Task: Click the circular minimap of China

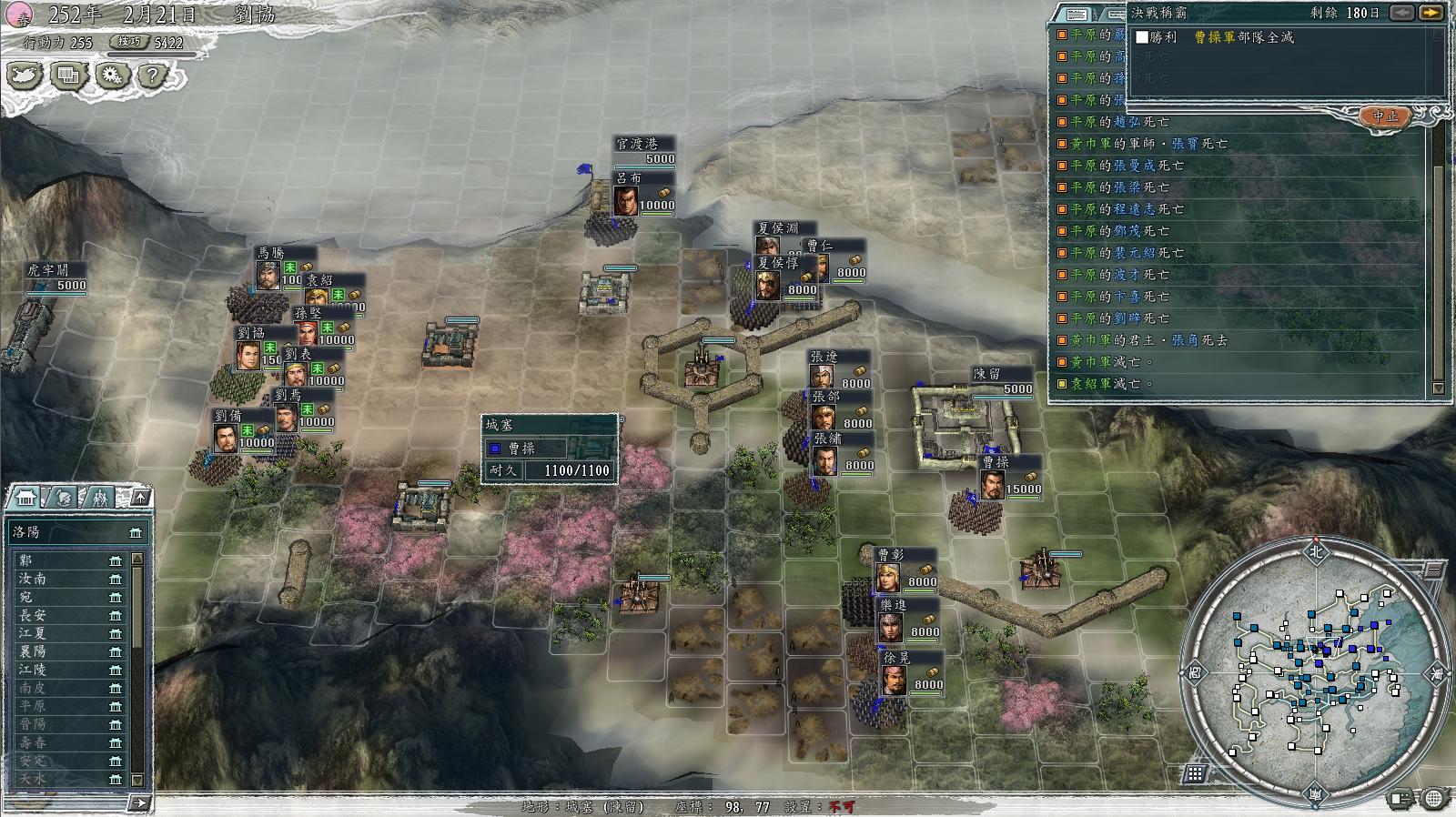Action: (1315, 669)
